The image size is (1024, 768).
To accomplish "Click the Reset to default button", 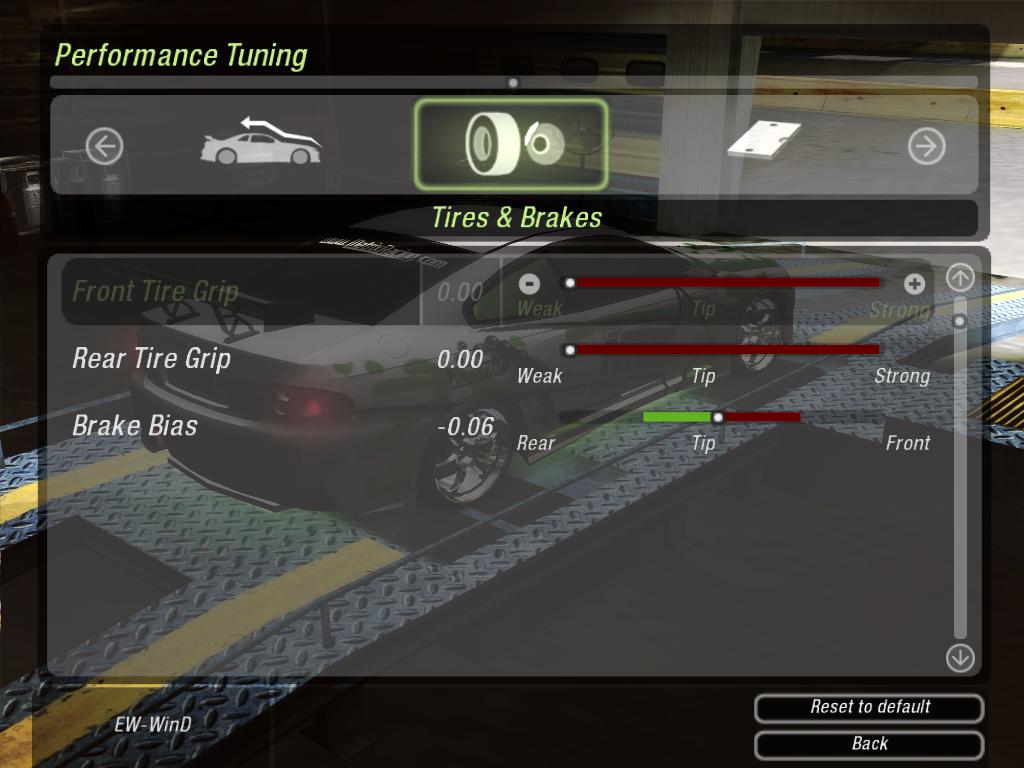I will point(869,707).
